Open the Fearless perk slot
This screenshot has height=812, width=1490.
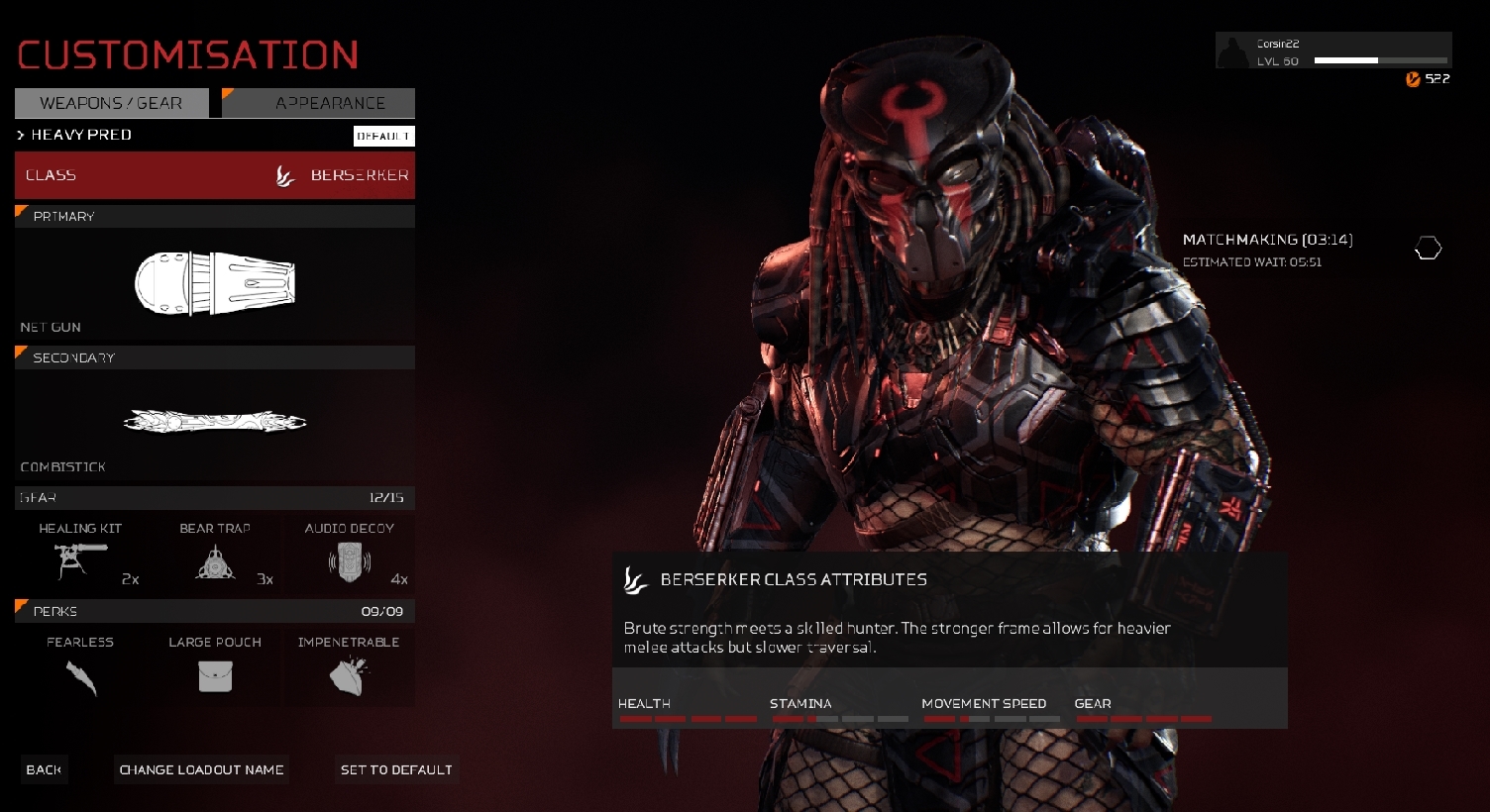click(80, 667)
